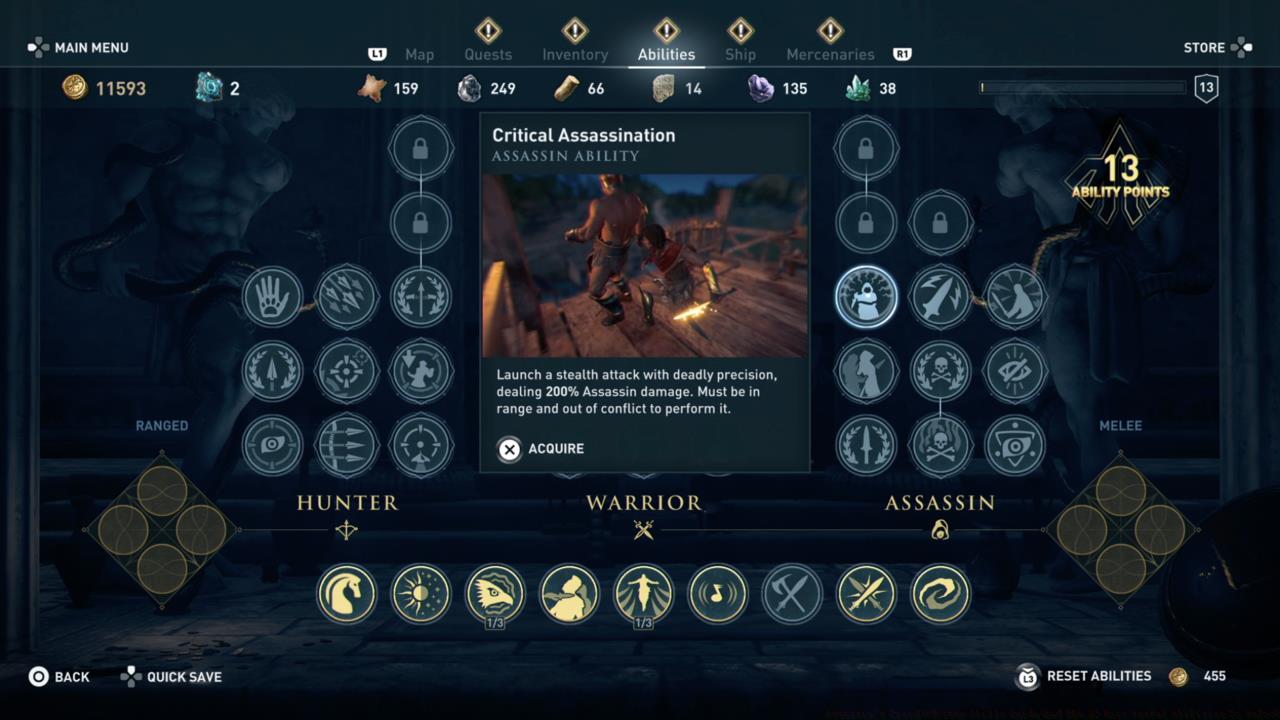Viewport: 1280px width, 720px height.
Task: Select the Ikaros eagle head icon
Action: [x=495, y=593]
